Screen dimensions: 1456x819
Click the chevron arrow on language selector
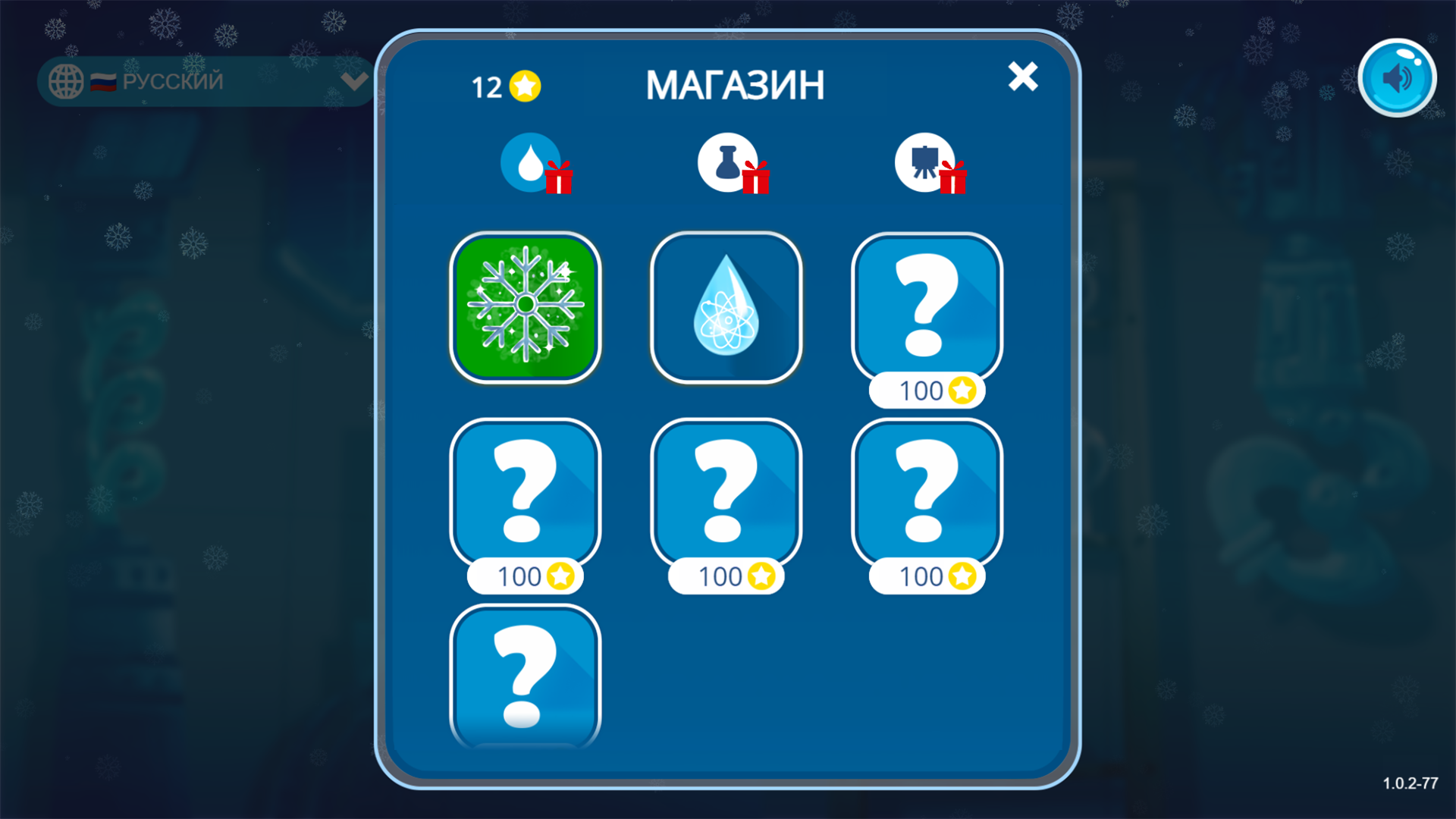[x=353, y=81]
